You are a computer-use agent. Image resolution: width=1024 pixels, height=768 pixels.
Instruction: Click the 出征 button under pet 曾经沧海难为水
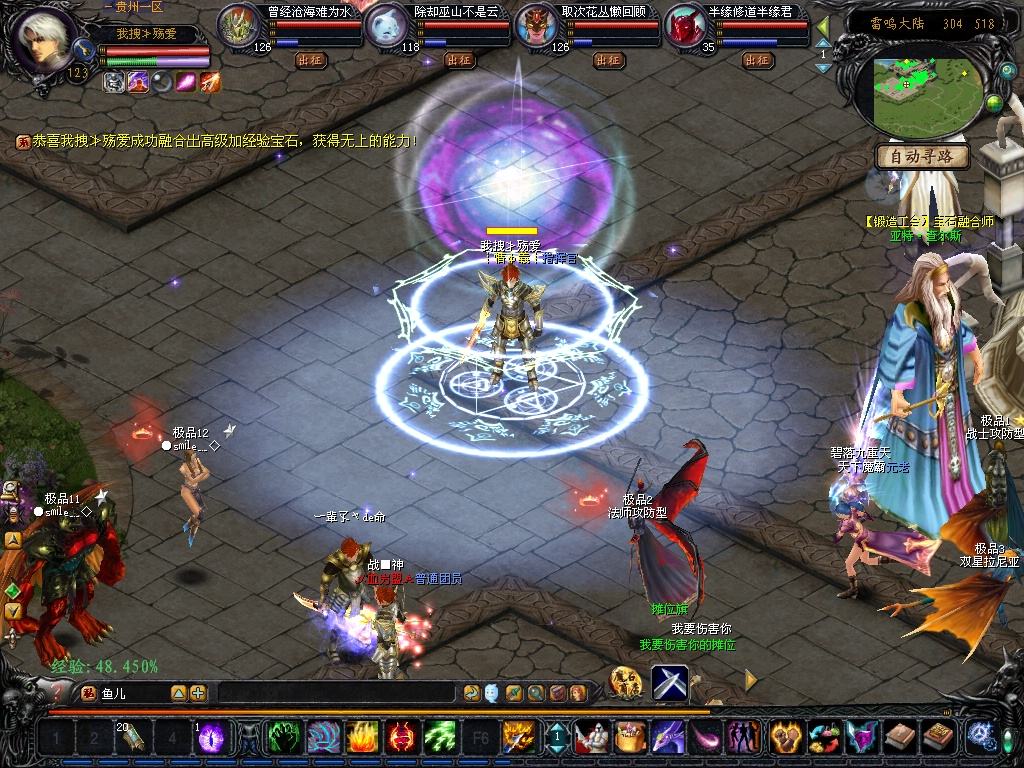pos(310,60)
